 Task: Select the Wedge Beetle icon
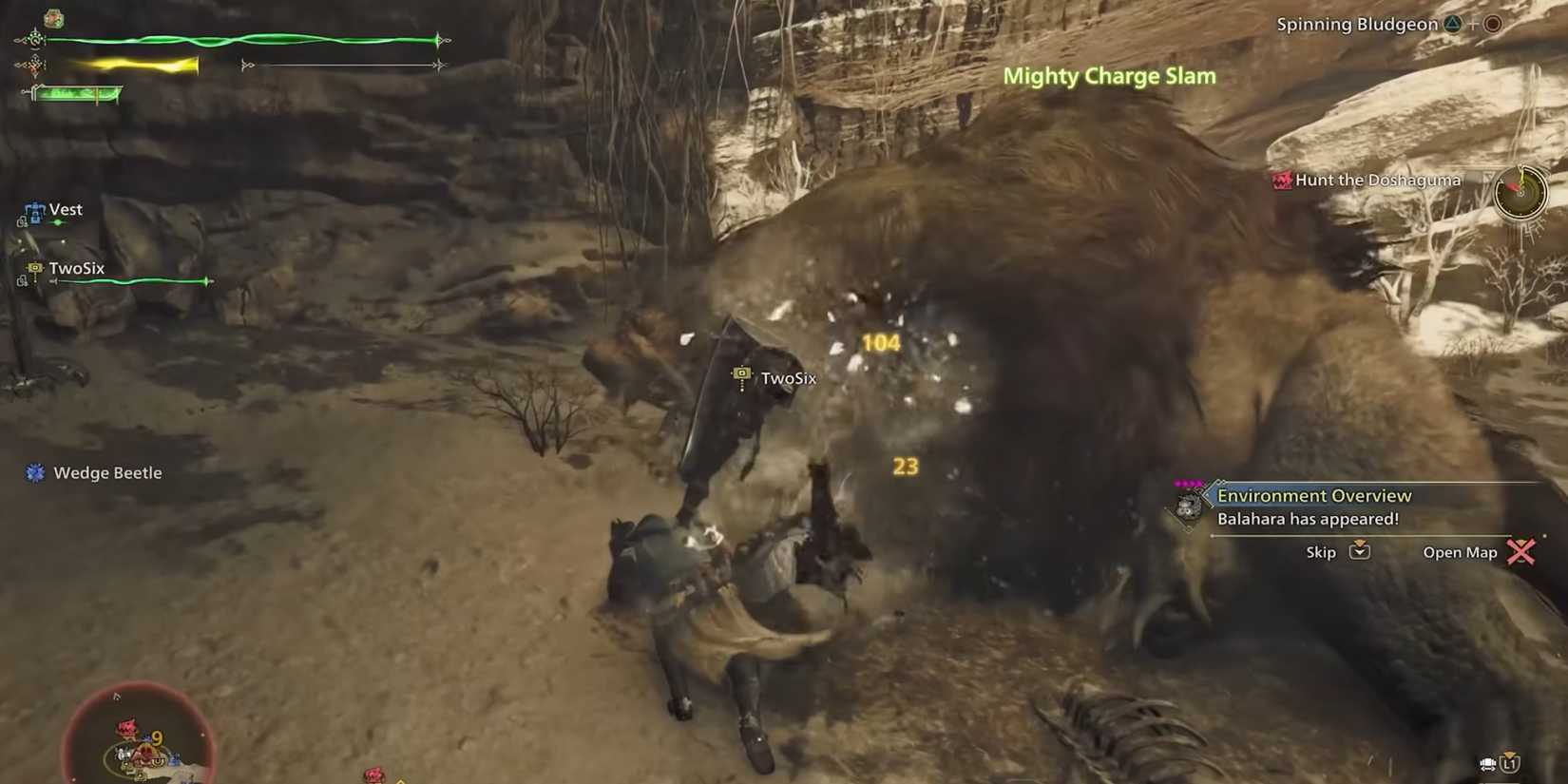(x=36, y=472)
